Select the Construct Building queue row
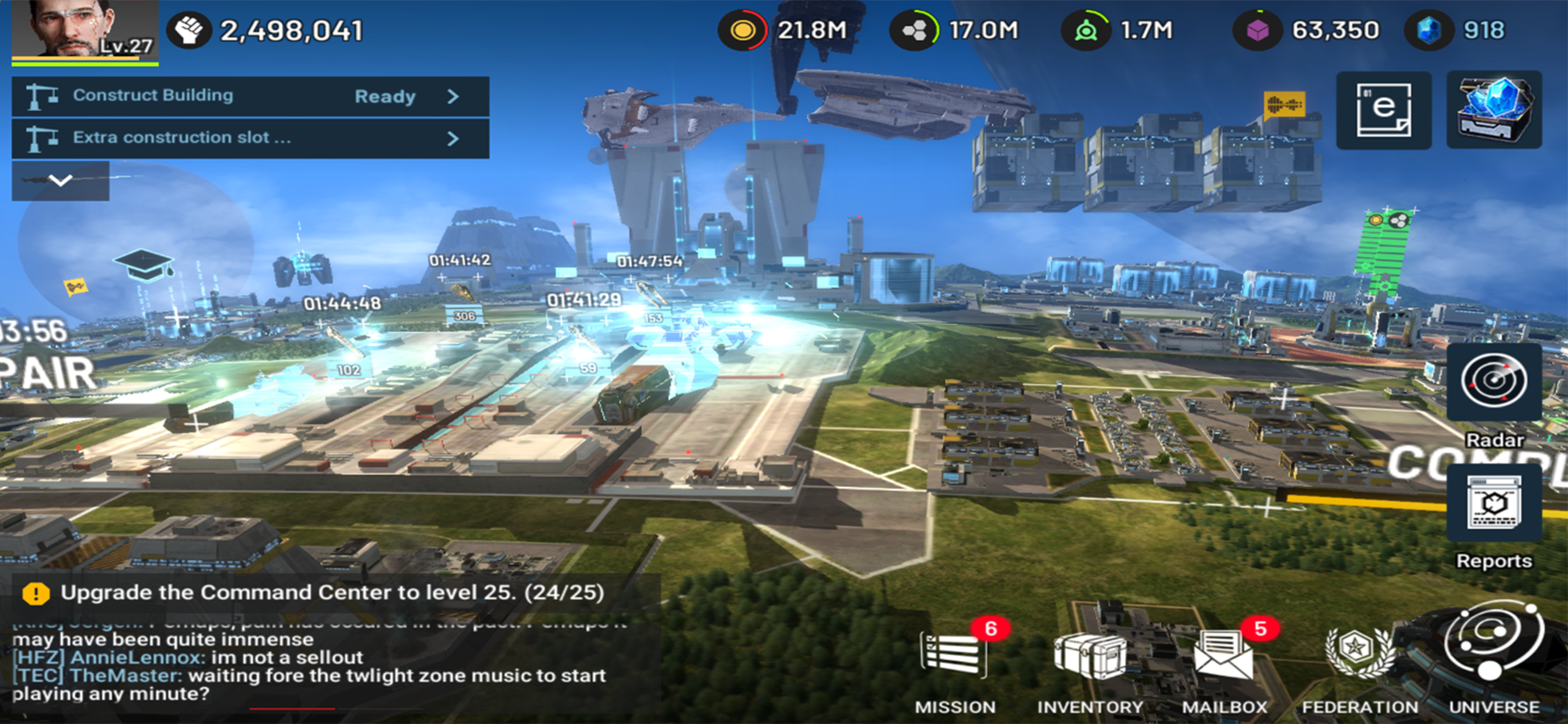The width and height of the screenshot is (1568, 724). pyautogui.click(x=250, y=96)
